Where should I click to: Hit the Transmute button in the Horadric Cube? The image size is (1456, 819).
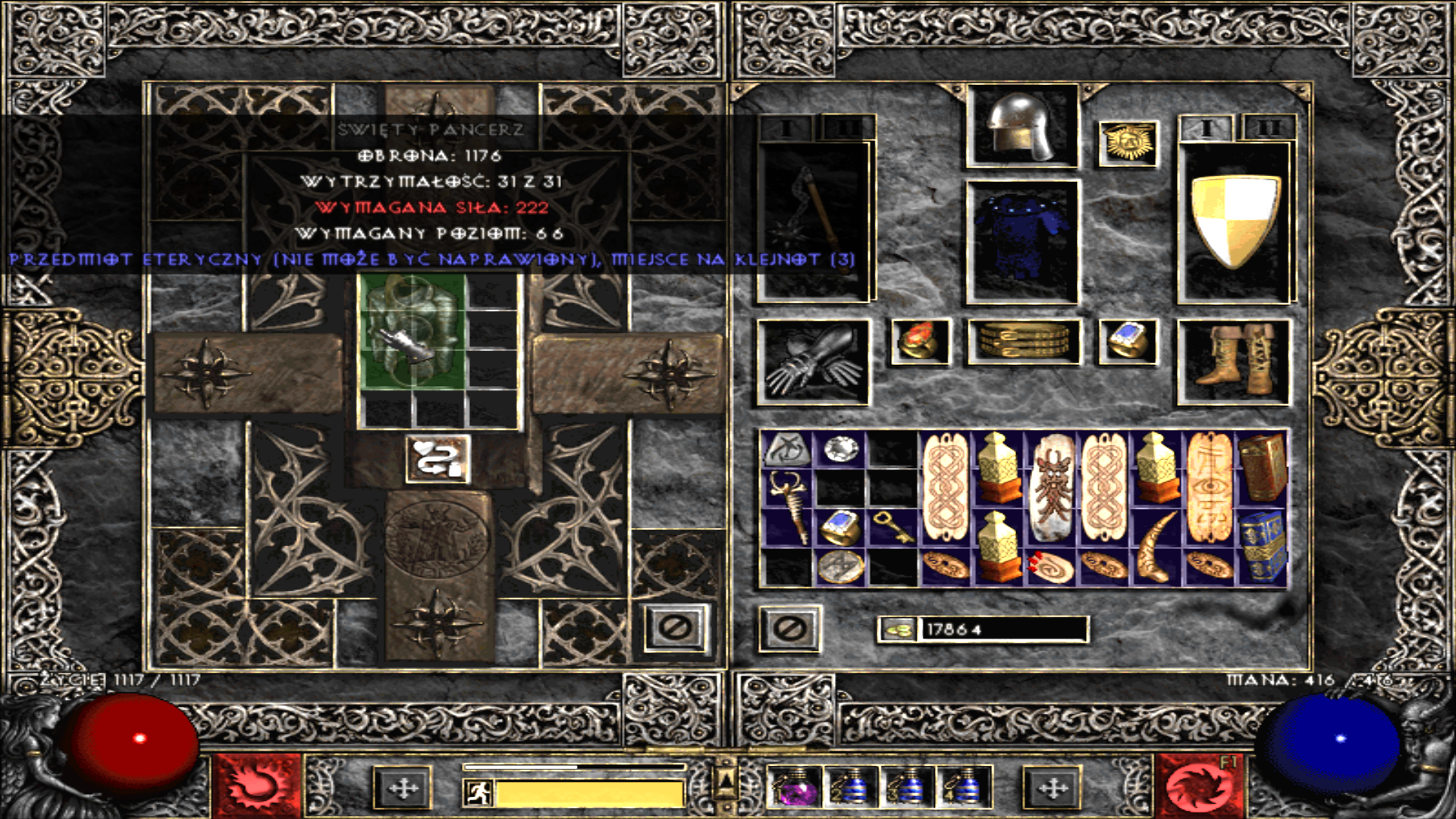coord(438,460)
